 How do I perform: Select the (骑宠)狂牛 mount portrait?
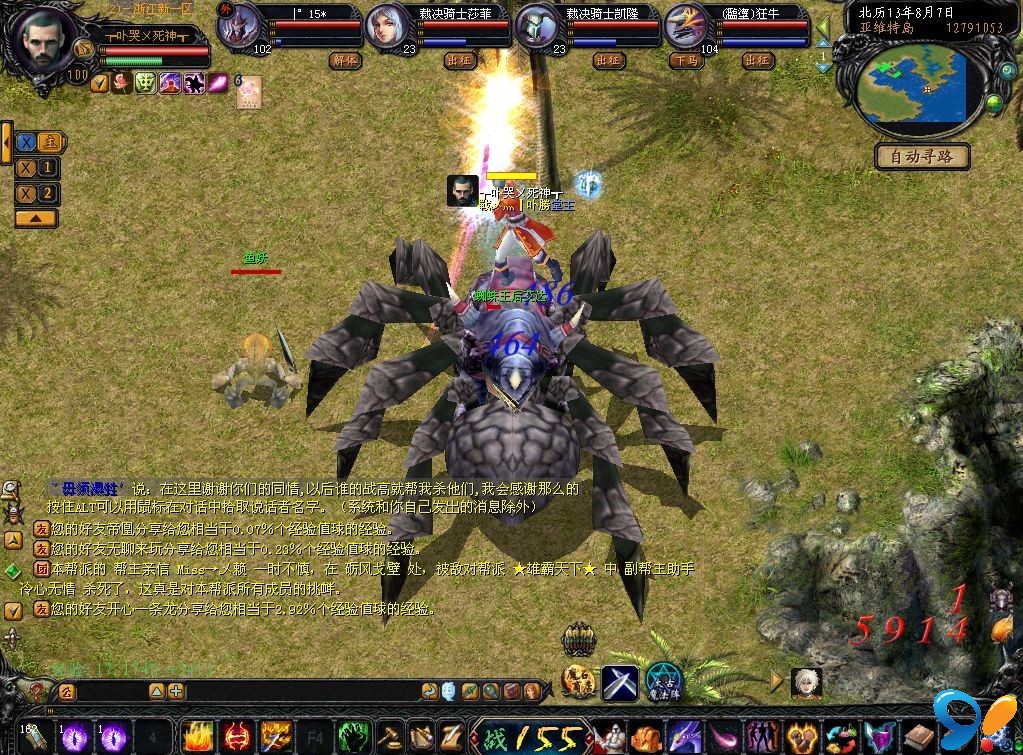coord(686,28)
